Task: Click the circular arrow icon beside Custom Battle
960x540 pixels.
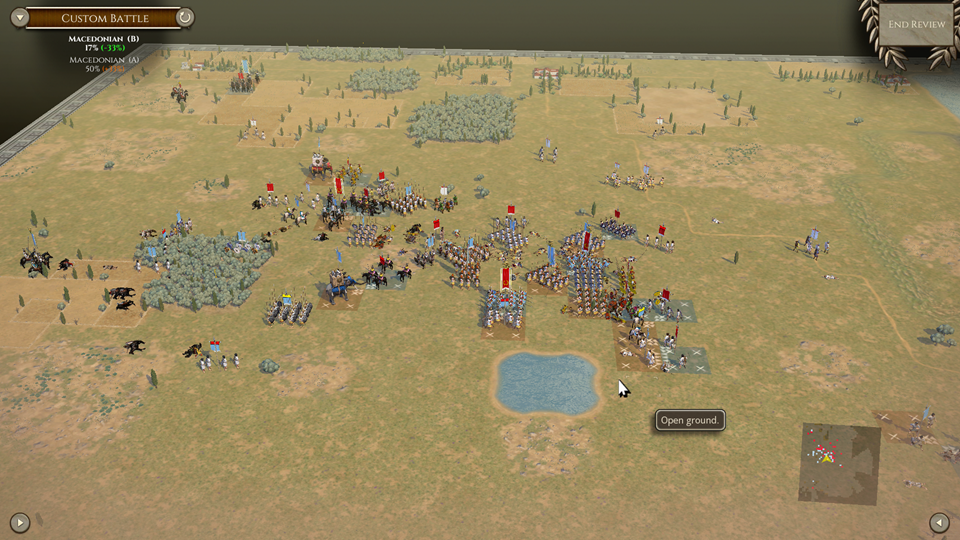Action: 185,17
